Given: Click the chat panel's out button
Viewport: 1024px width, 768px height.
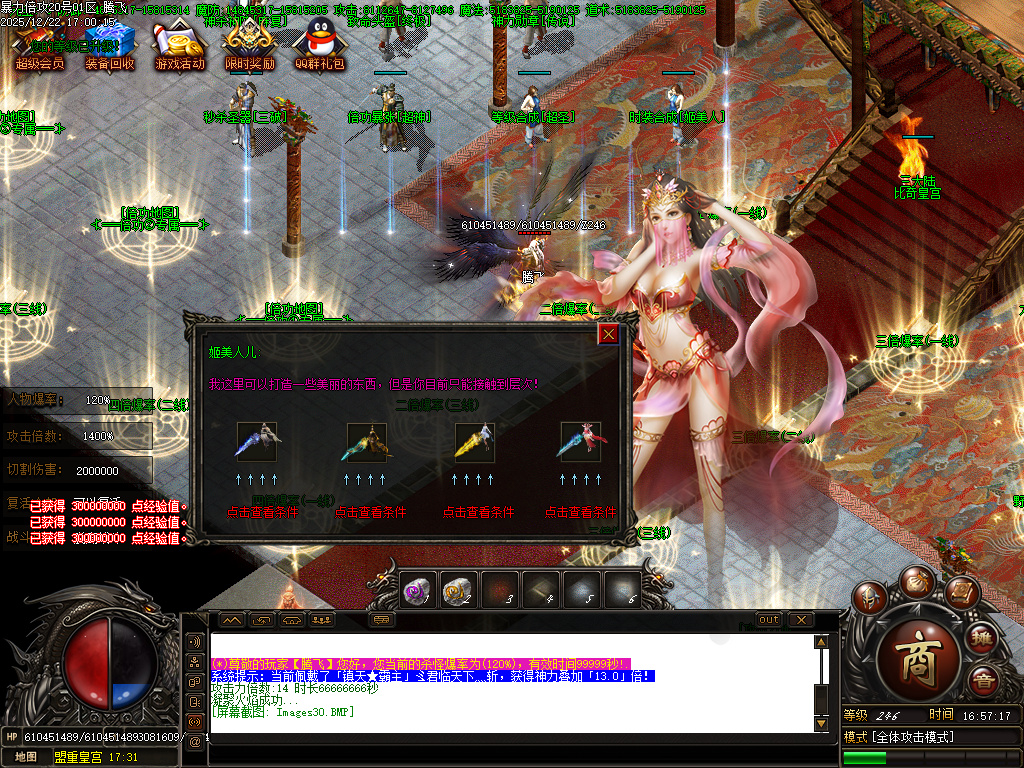Looking at the screenshot, I should pos(768,620).
